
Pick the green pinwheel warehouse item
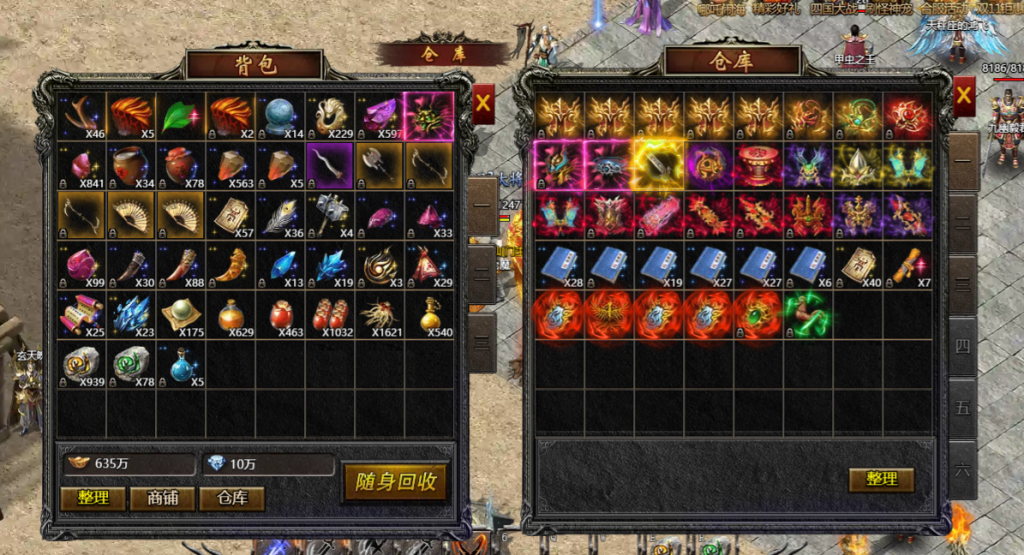[x=808, y=313]
